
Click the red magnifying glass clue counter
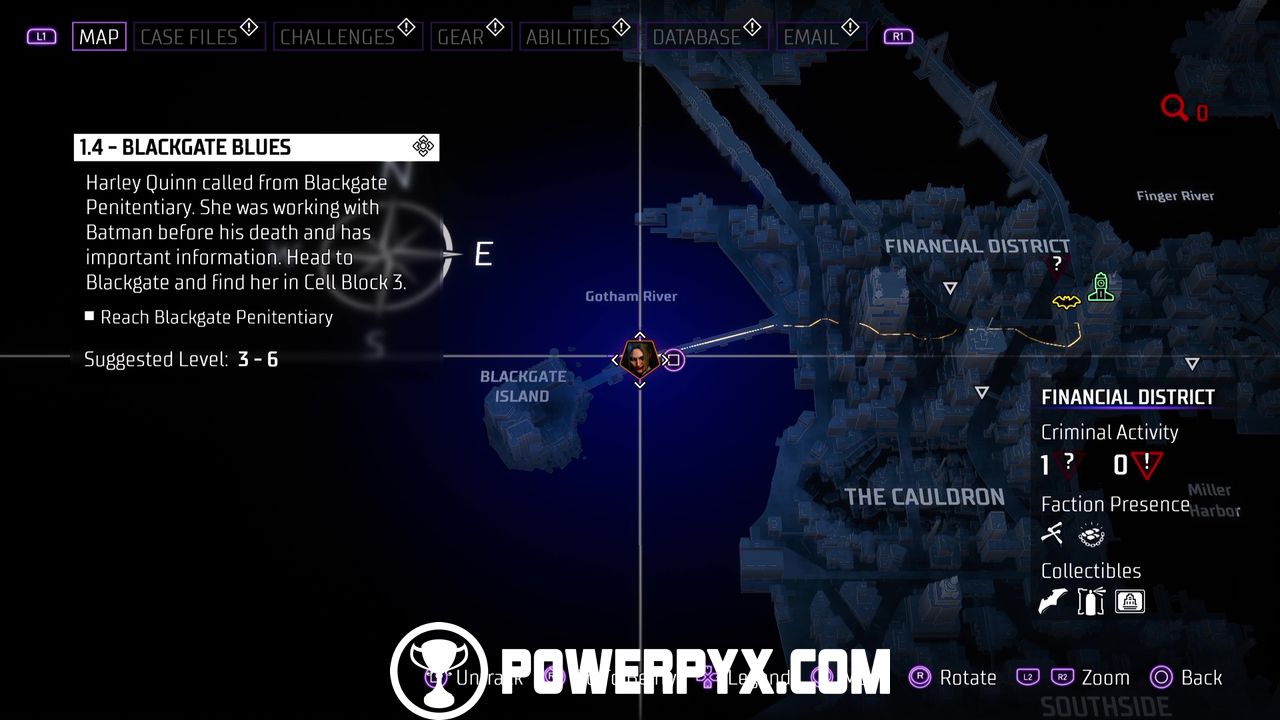[1175, 108]
